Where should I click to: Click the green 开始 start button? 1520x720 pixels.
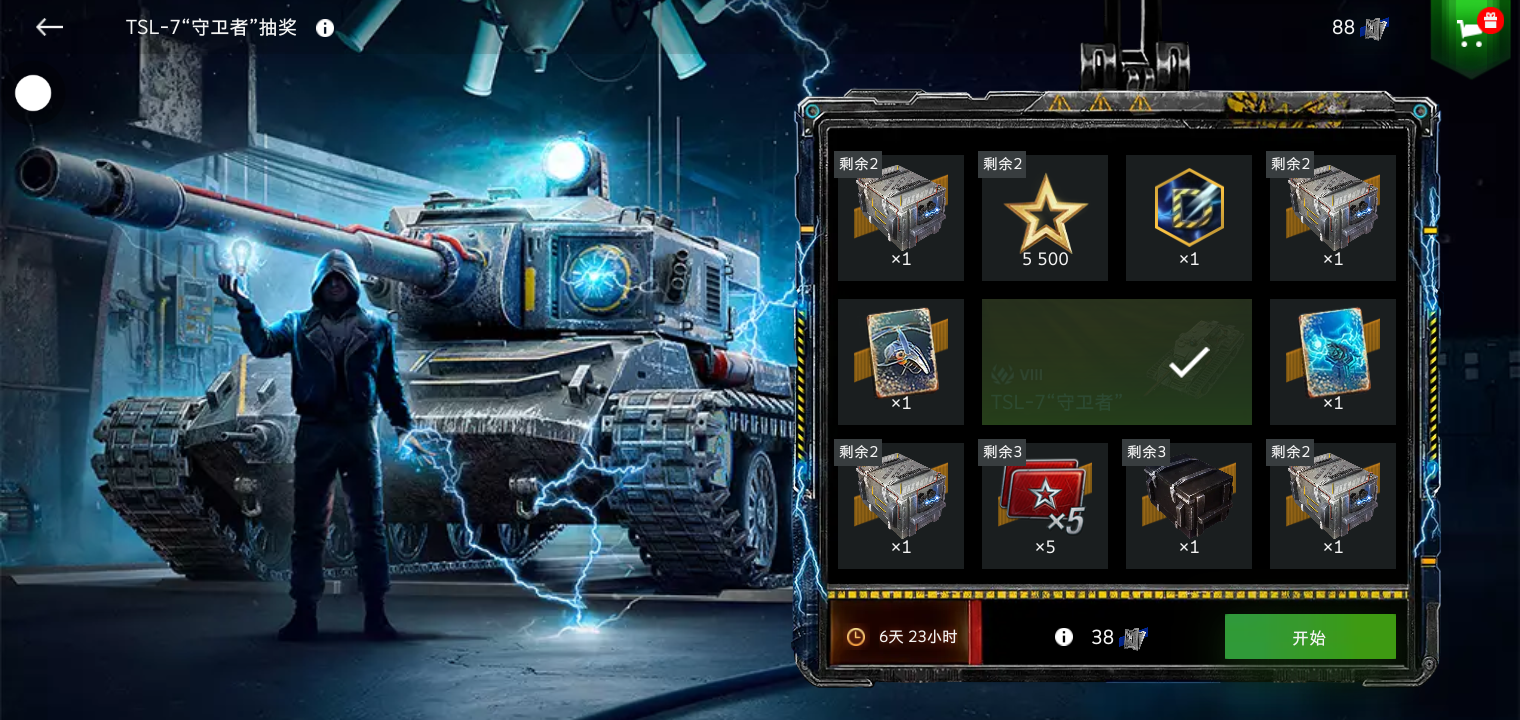tap(1309, 637)
